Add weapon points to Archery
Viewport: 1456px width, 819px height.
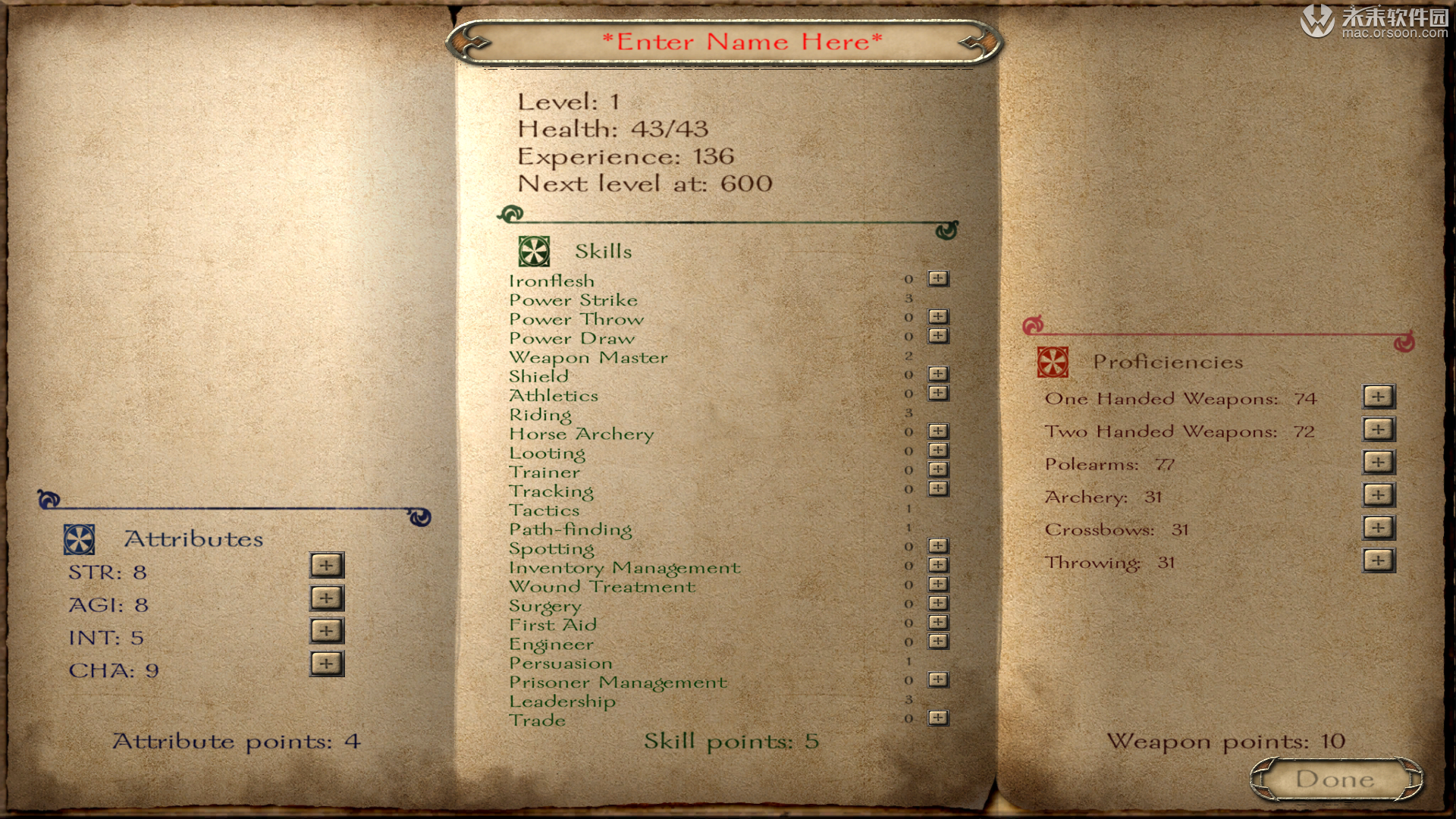[x=1378, y=494]
